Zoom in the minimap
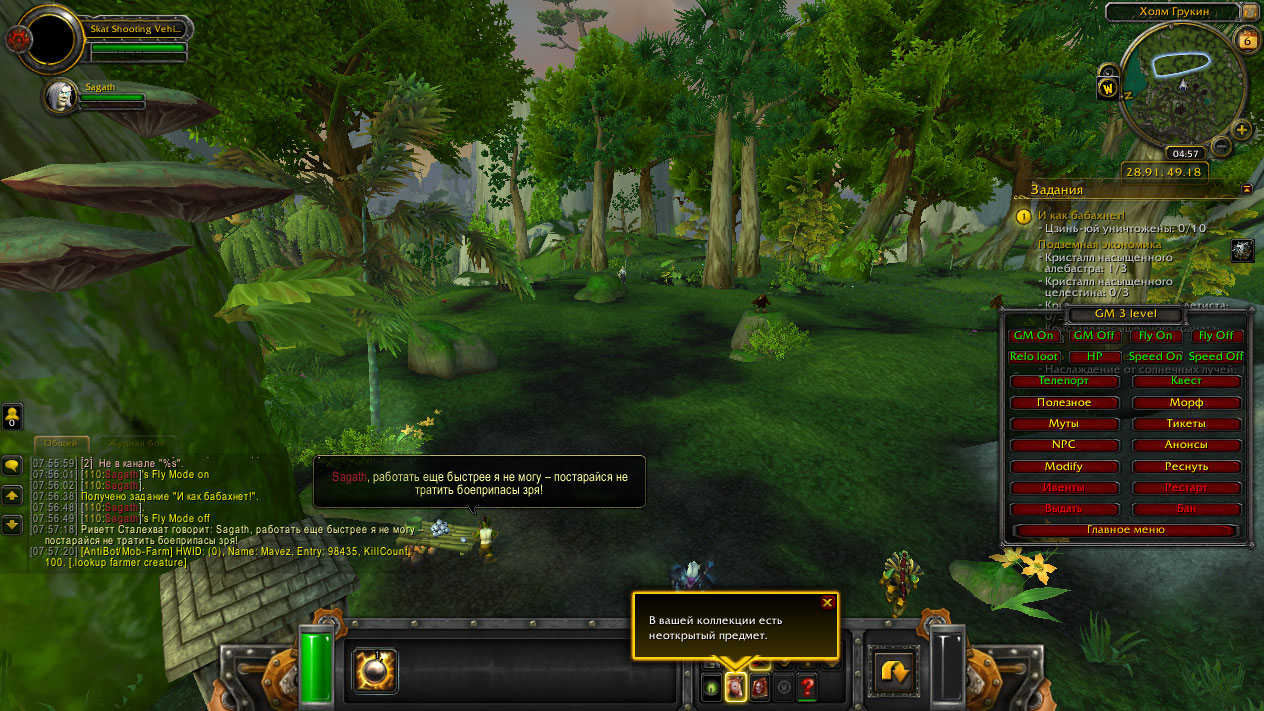The image size is (1264, 711). (x=1242, y=130)
